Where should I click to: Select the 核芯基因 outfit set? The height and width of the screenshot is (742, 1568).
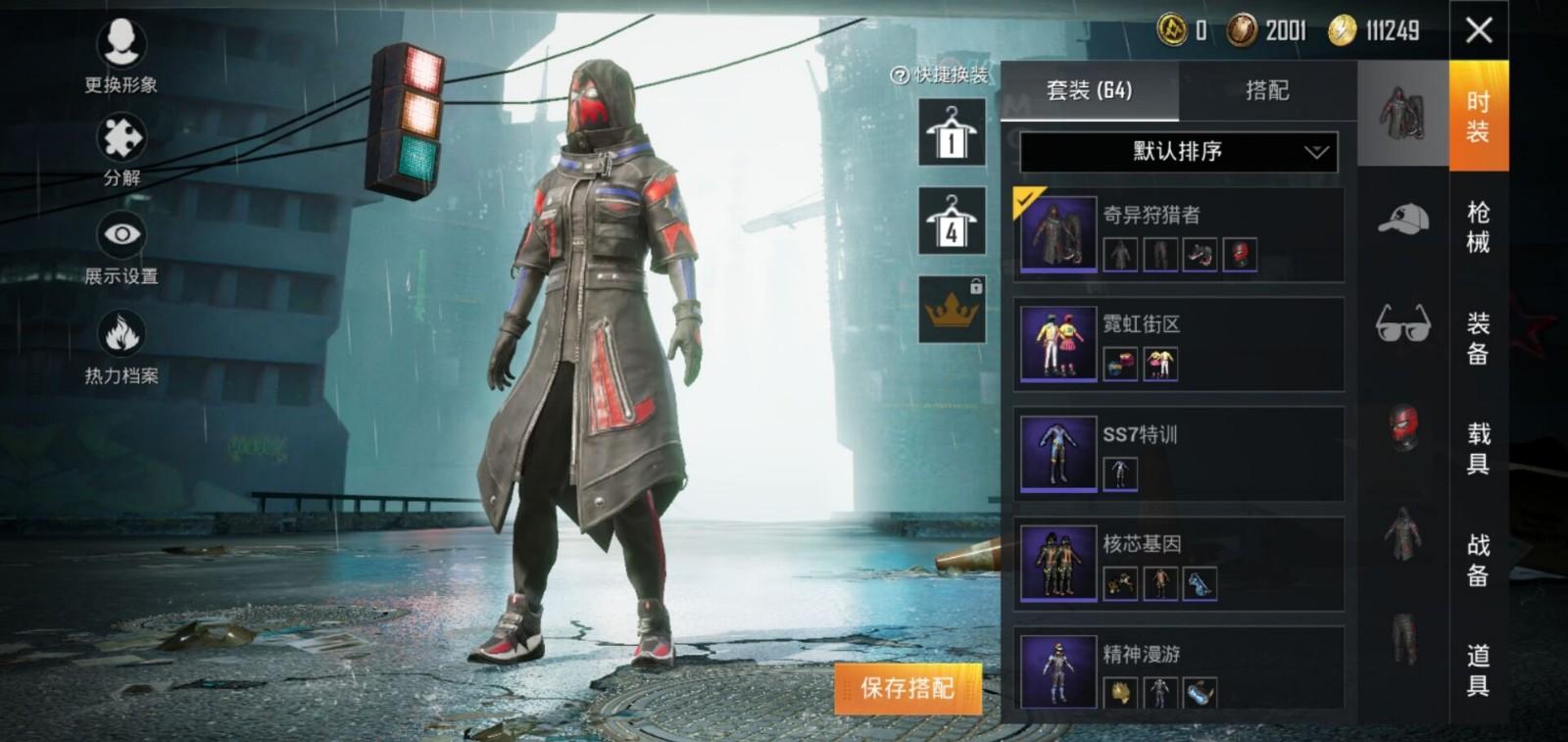pyautogui.click(x=1178, y=564)
